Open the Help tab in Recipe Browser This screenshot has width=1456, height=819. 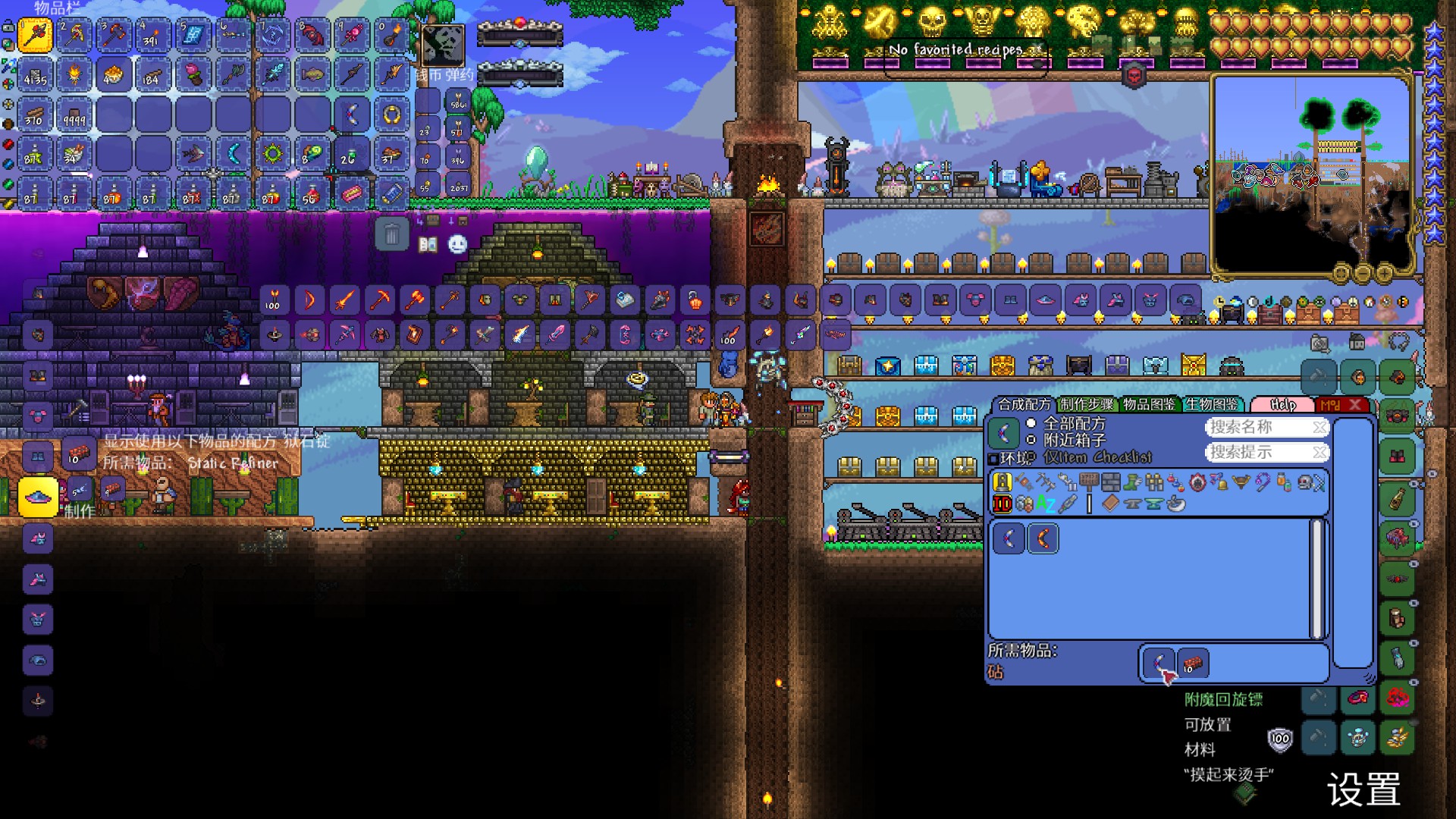pos(1282,405)
